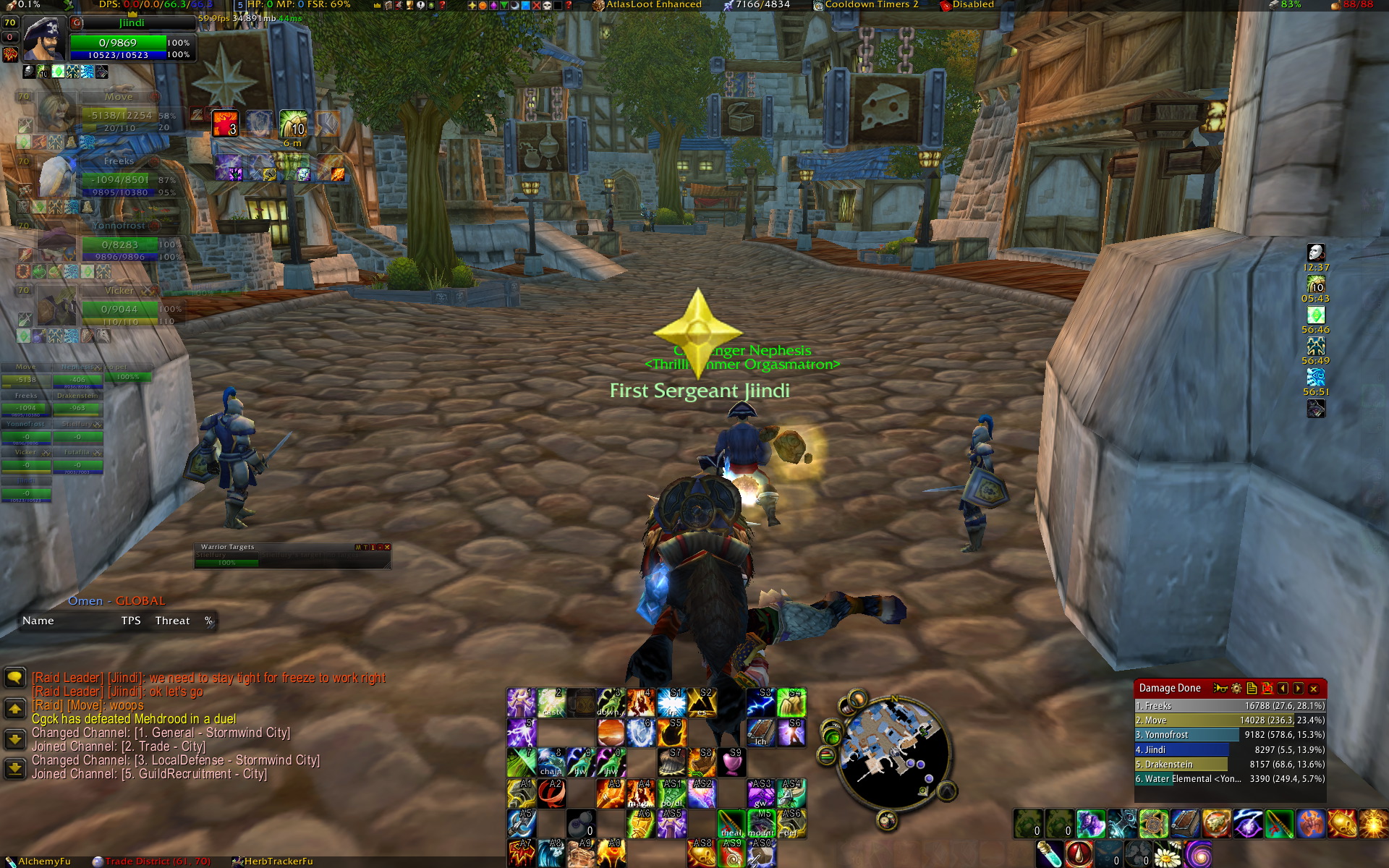Use the purple swirl portal item

[1198, 854]
